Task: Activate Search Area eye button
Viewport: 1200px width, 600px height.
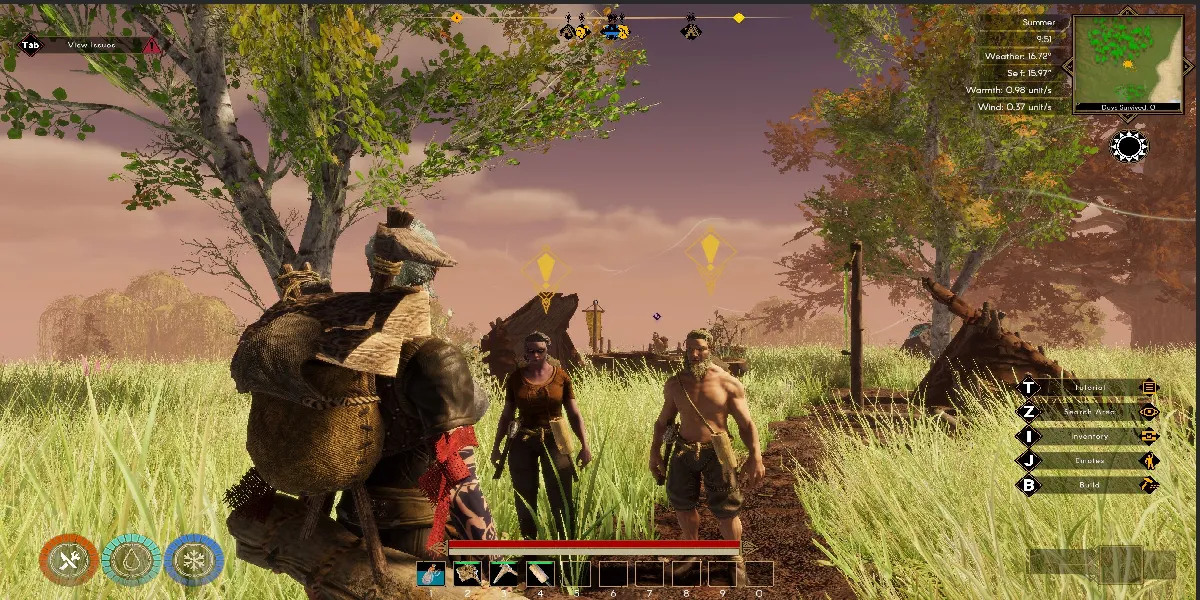Action: 1149,412
